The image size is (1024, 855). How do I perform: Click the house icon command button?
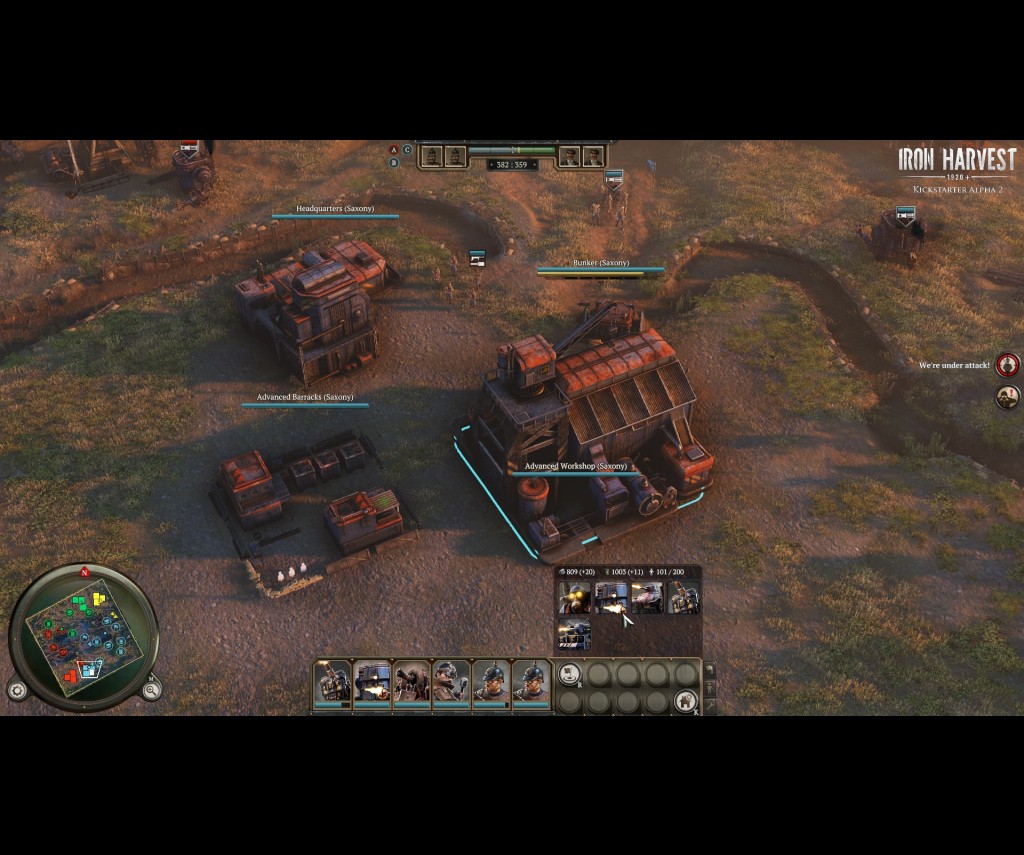point(685,700)
